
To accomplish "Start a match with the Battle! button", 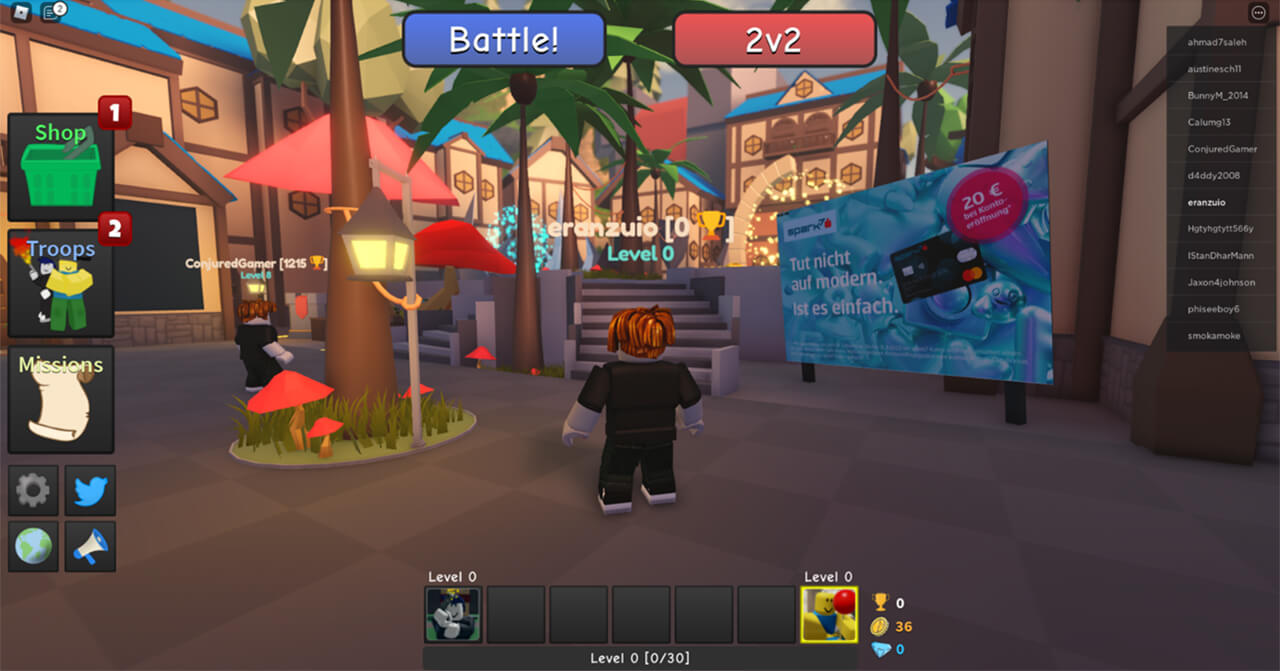I will click(x=504, y=40).
